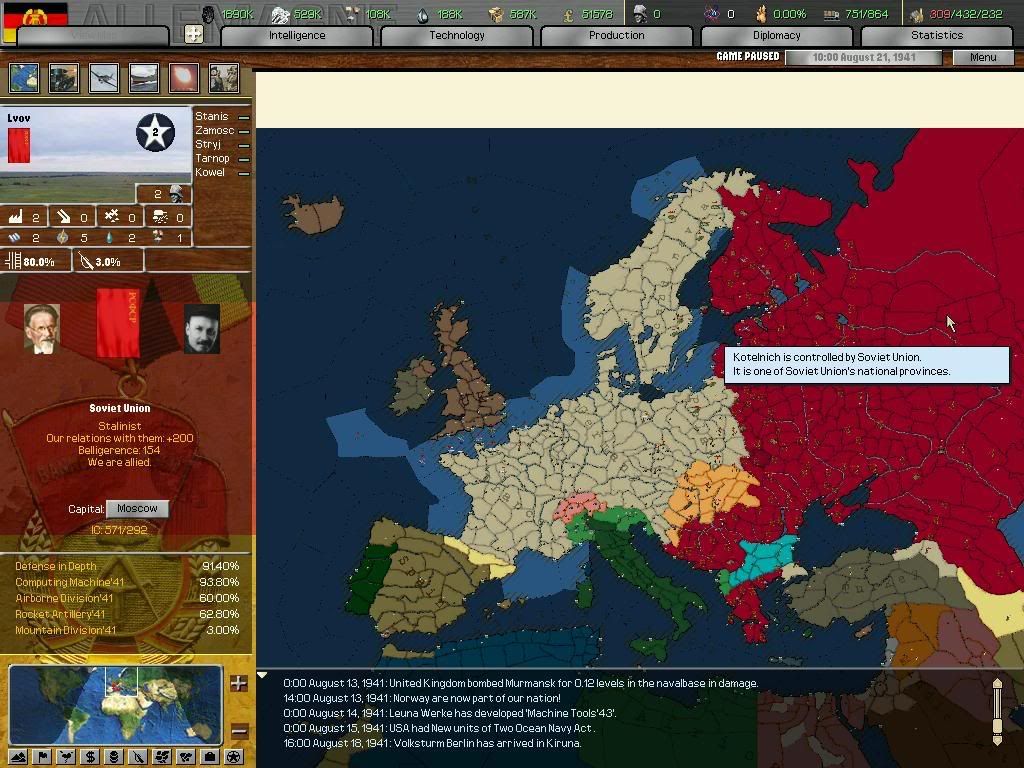Select the terrain map mode button
1024x768 pixels.
click(18, 756)
